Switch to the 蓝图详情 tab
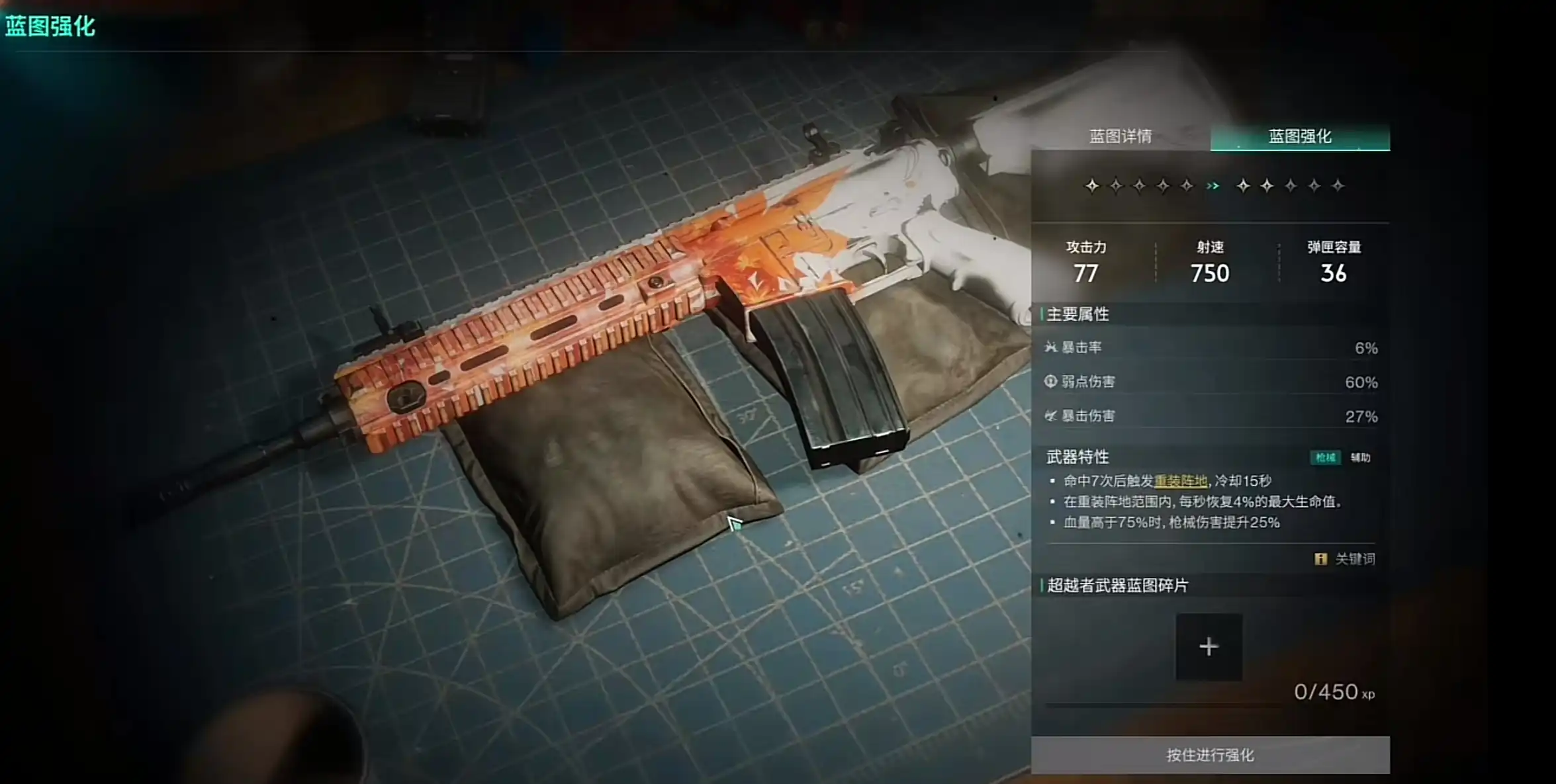The height and width of the screenshot is (784, 1556). tap(1121, 136)
